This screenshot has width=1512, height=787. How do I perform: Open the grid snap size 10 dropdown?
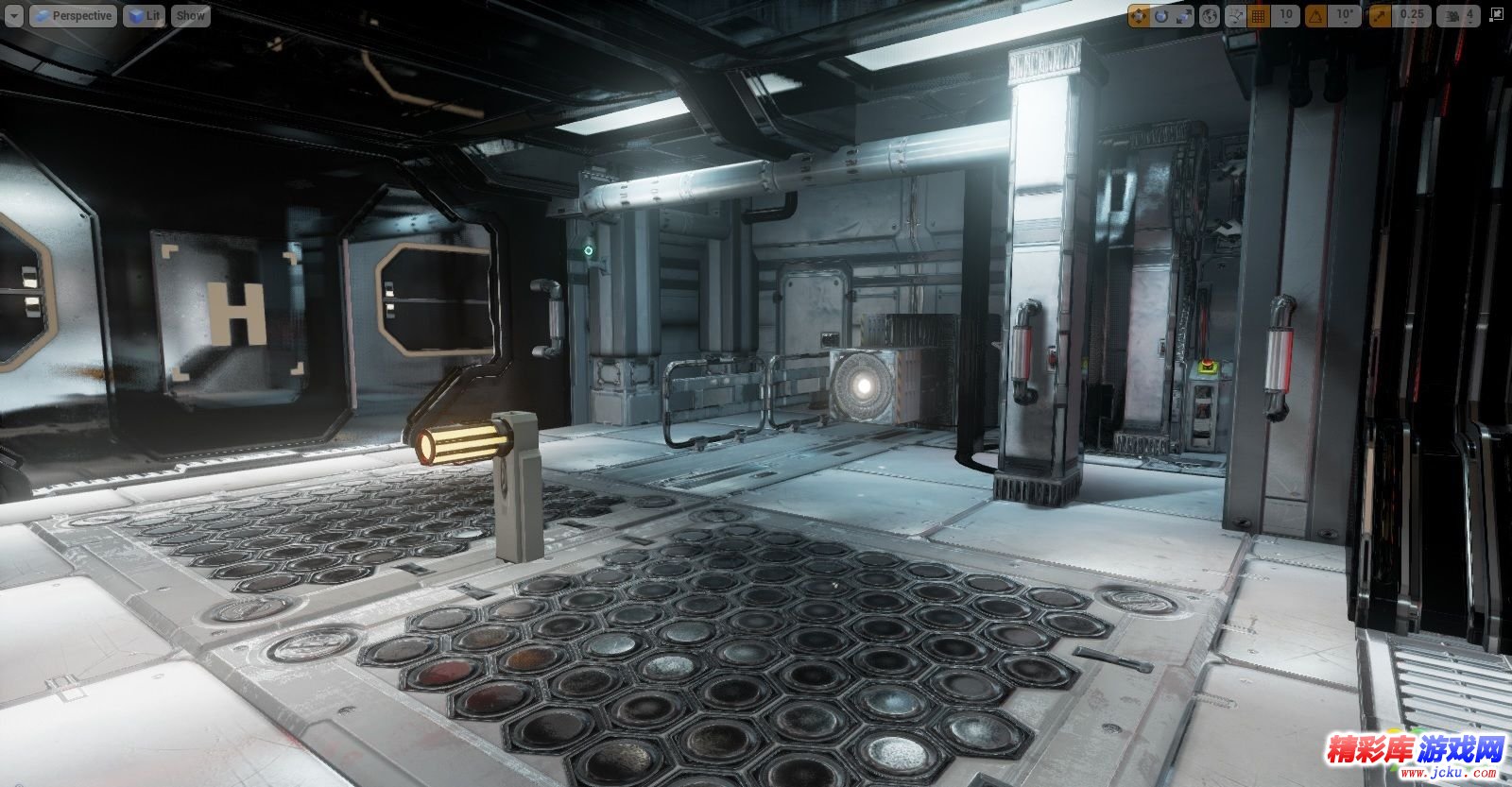click(1285, 16)
